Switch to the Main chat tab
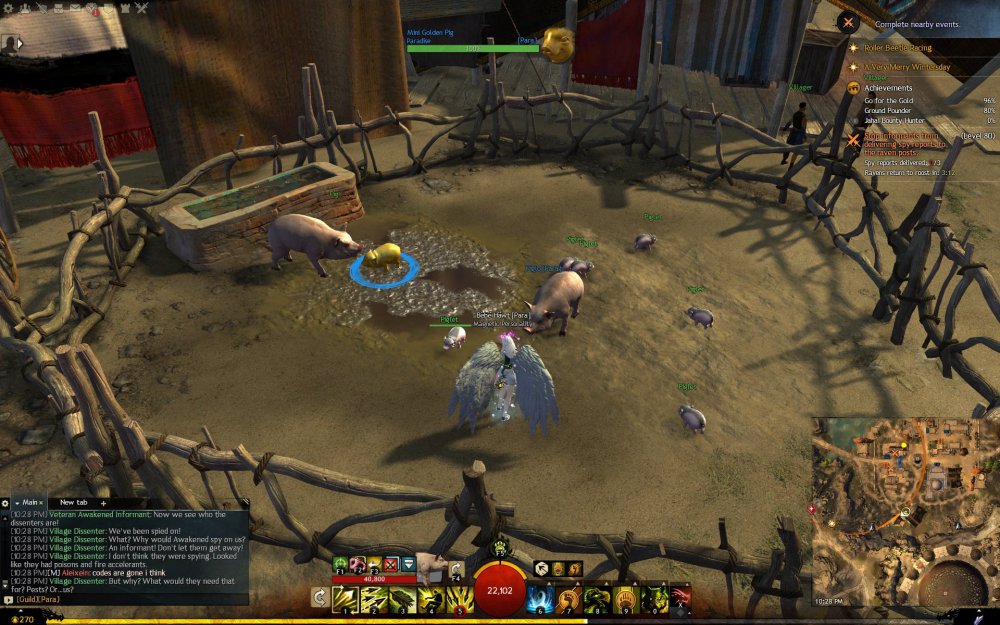This screenshot has width=1000, height=625. click(28, 502)
